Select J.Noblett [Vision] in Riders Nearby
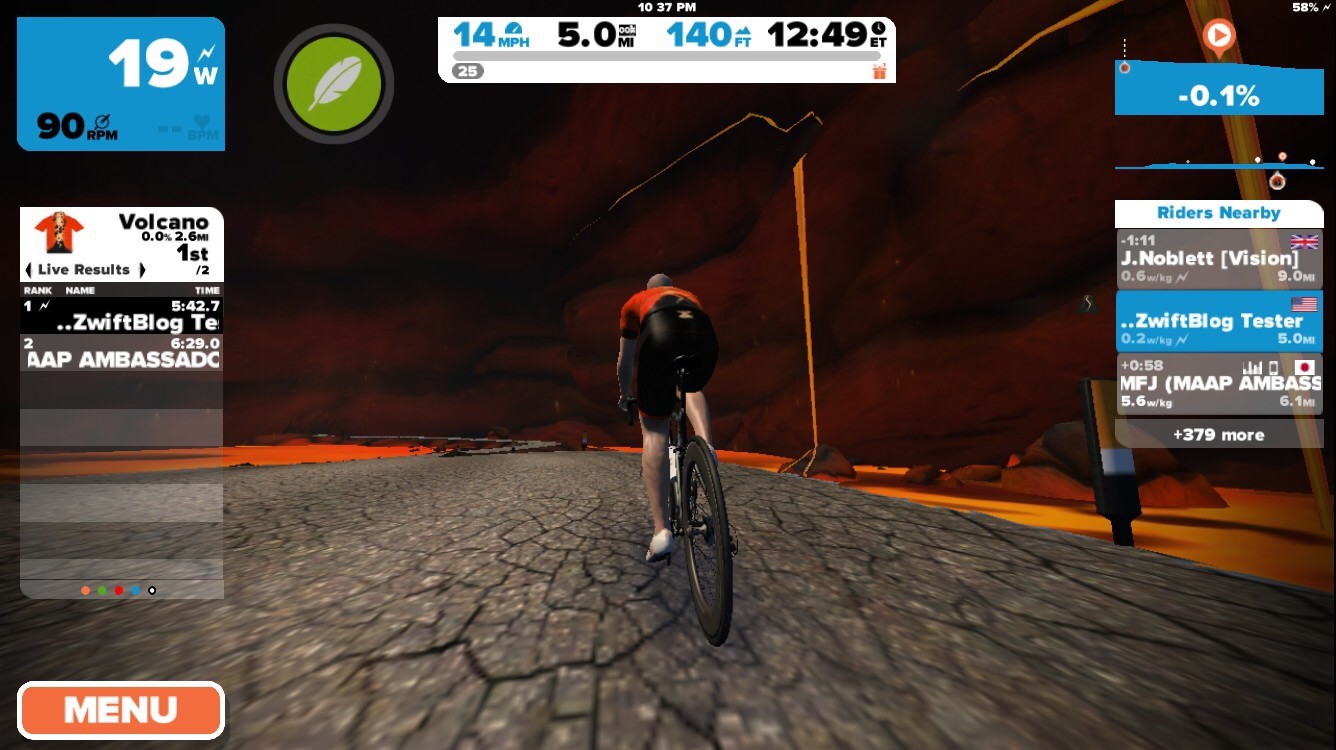The image size is (1336, 750). click(1218, 259)
